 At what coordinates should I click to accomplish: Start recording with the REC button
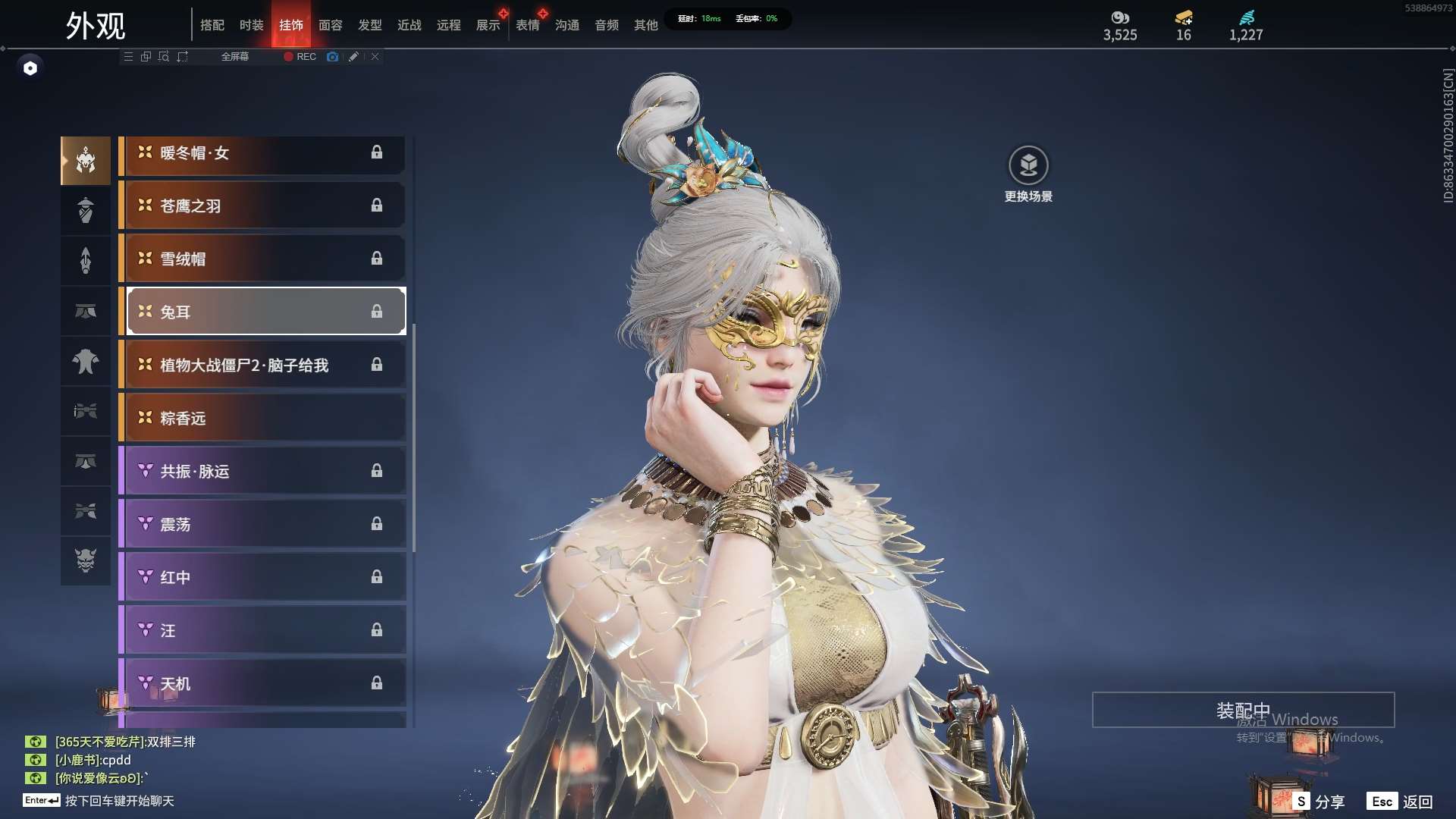[x=300, y=57]
